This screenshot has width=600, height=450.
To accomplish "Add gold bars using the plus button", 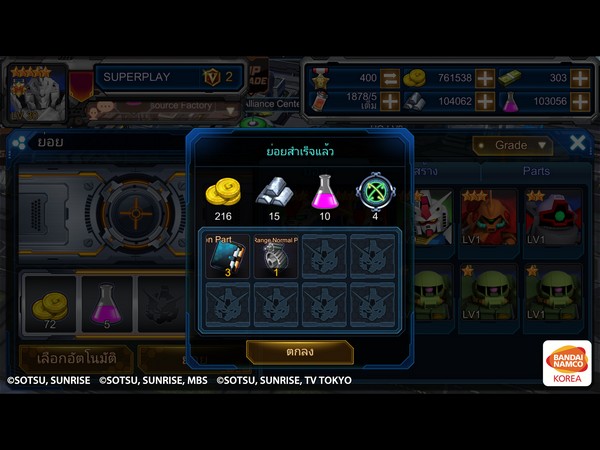I will pos(582,78).
